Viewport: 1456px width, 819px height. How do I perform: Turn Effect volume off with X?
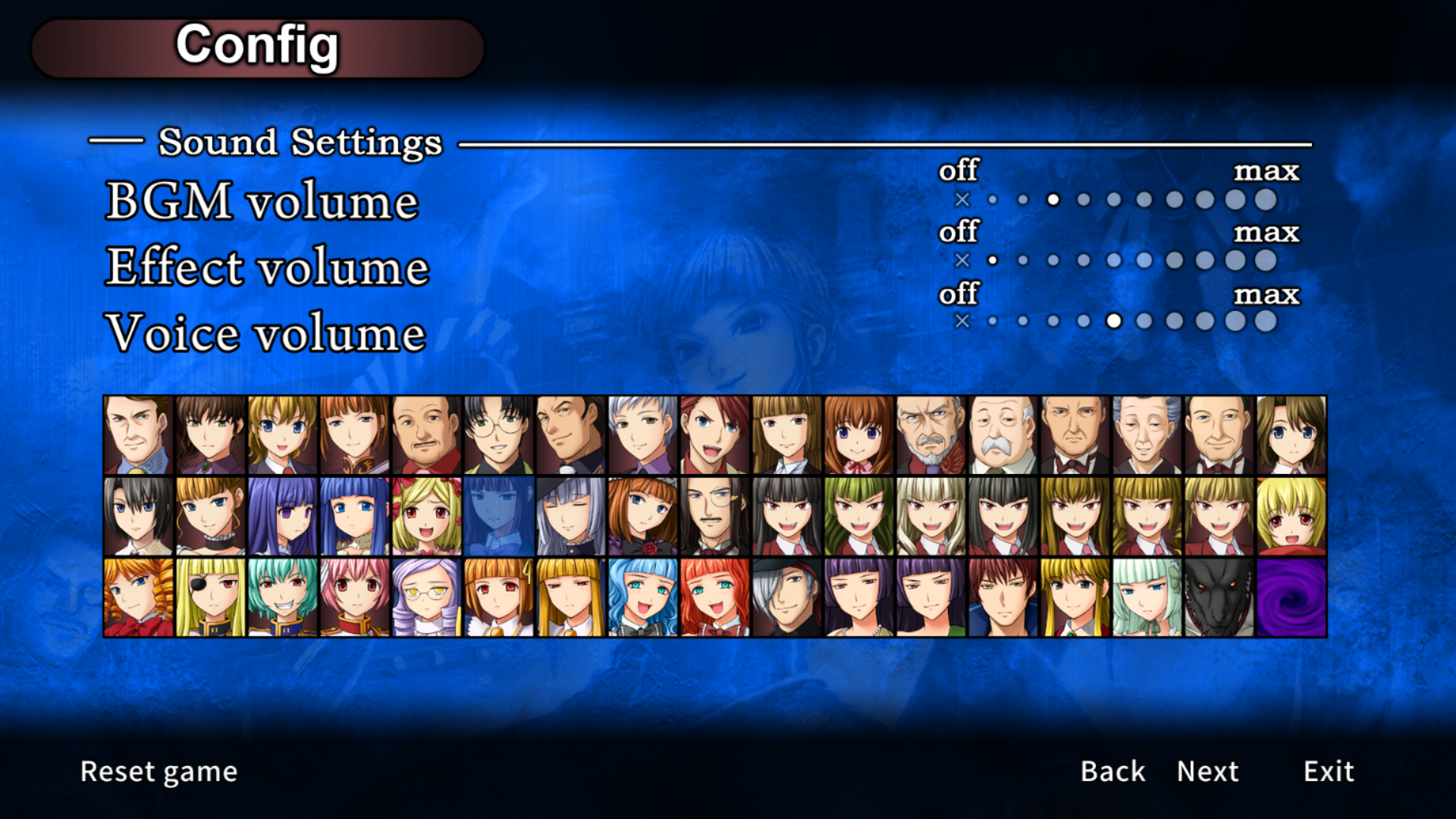click(962, 260)
